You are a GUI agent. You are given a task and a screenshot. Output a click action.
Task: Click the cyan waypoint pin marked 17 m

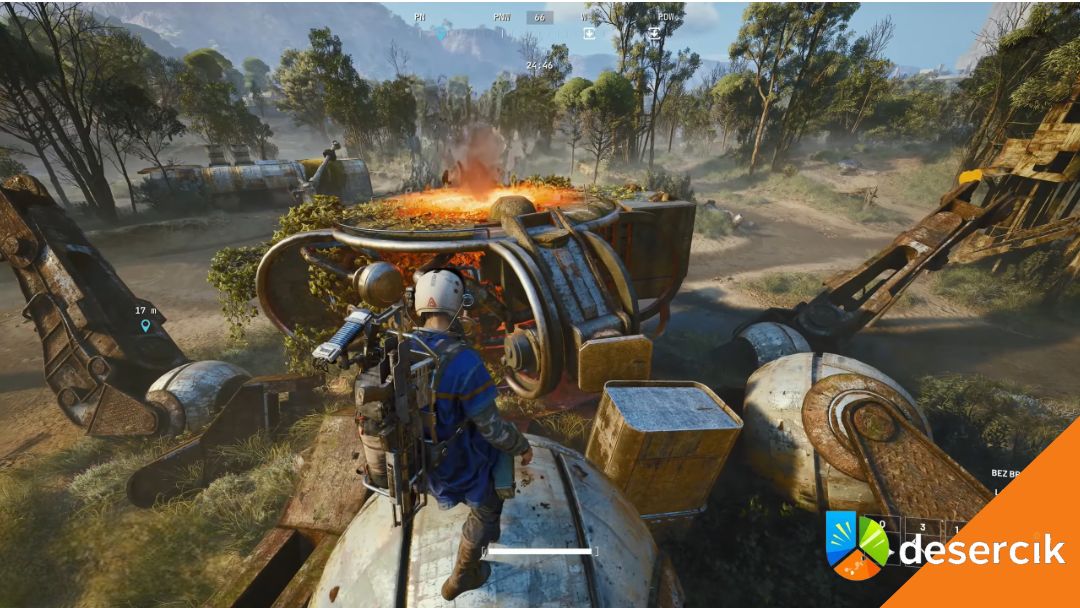point(145,325)
